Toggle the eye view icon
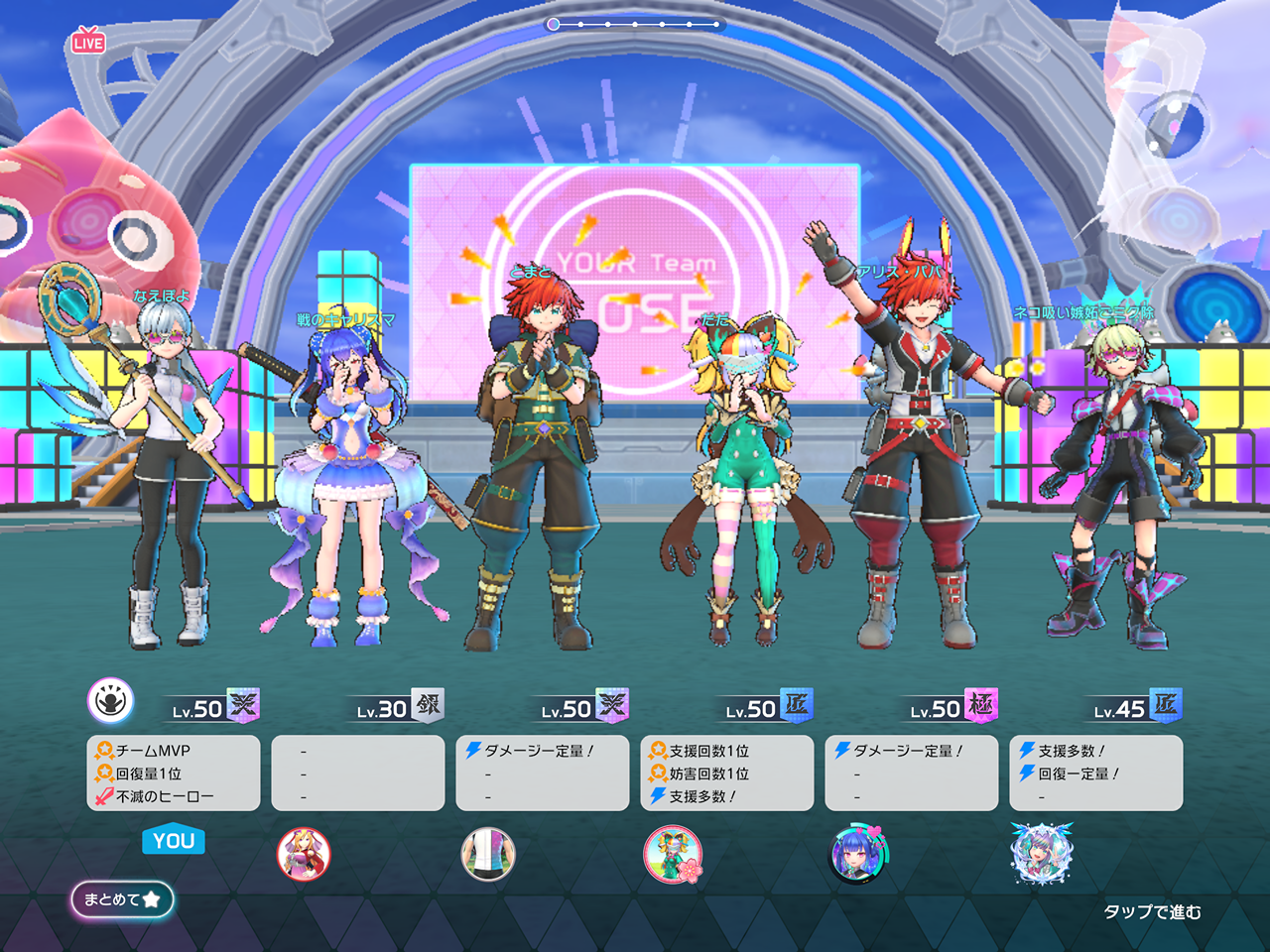 pyautogui.click(x=110, y=701)
